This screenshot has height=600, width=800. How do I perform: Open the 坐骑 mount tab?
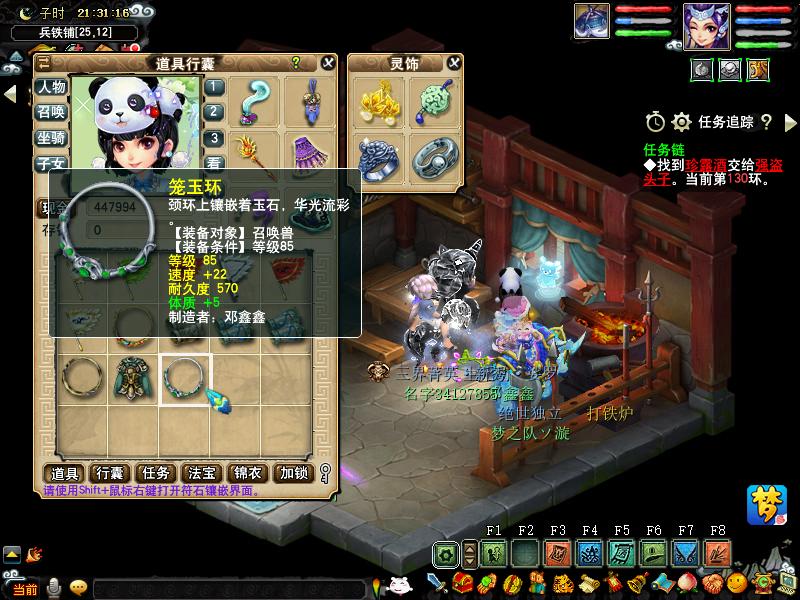point(52,138)
